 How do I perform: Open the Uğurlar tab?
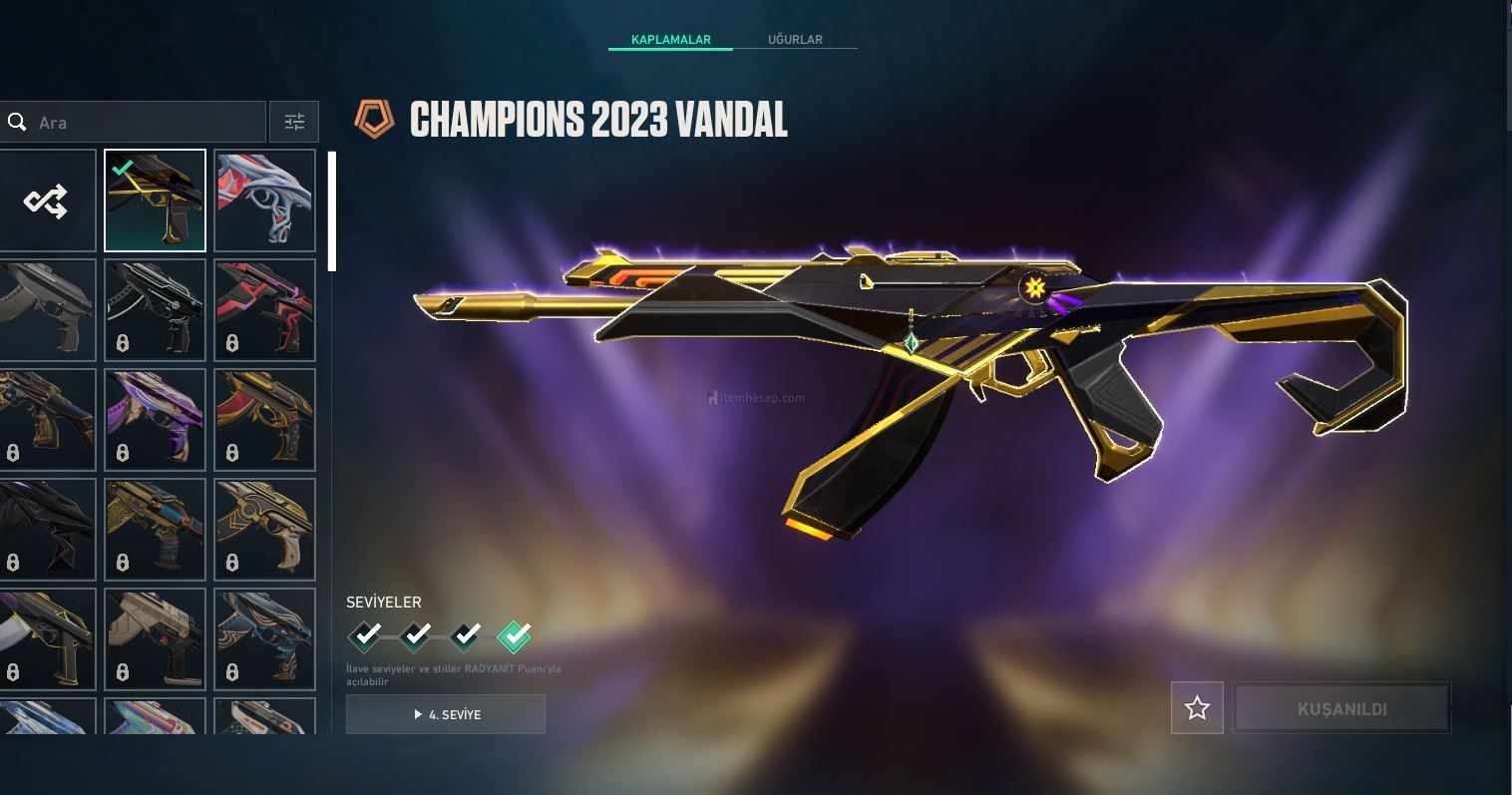pyautogui.click(x=795, y=40)
